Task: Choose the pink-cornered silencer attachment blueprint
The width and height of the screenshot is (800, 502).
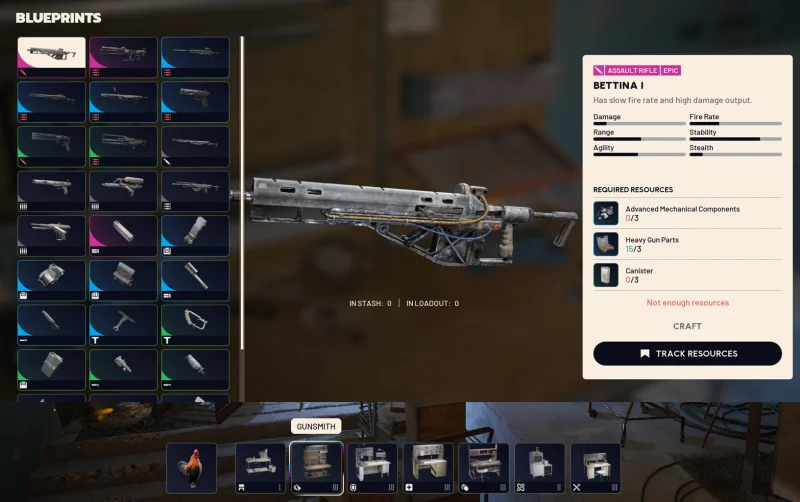Action: click(x=123, y=236)
